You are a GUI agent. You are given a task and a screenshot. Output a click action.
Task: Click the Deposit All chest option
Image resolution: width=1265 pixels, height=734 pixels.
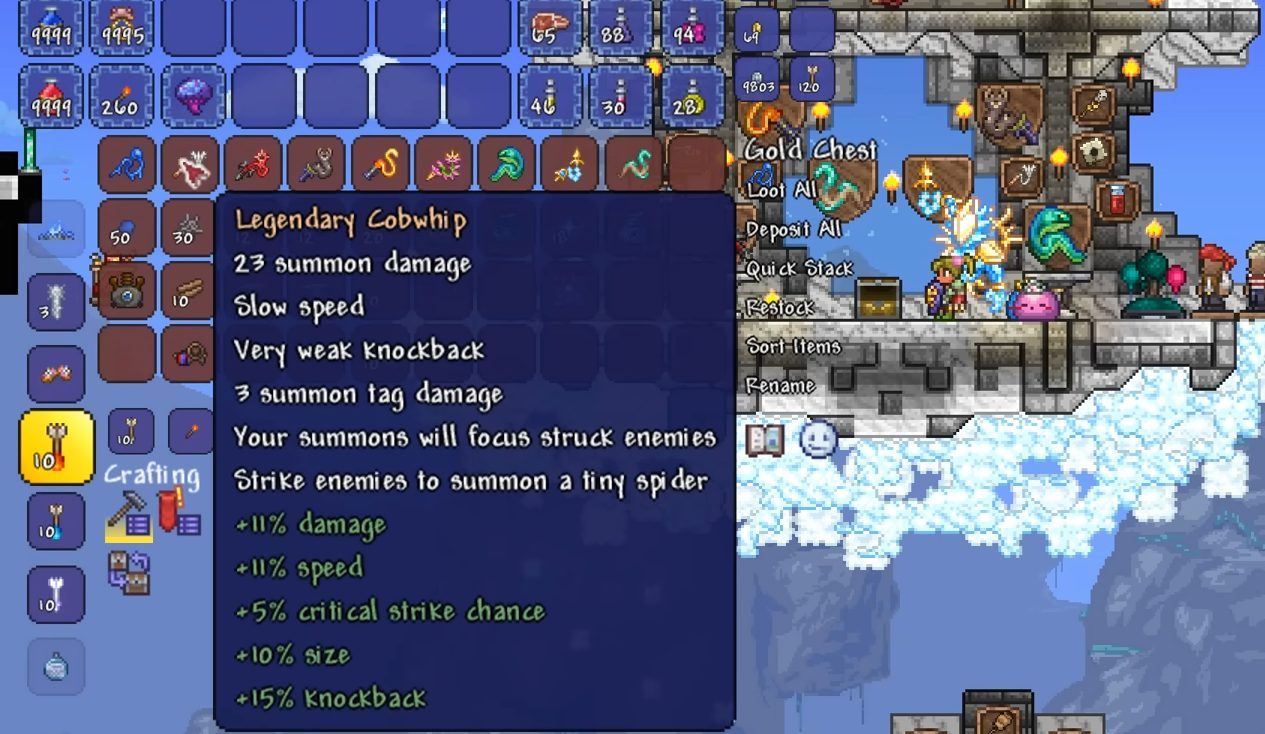[x=791, y=229]
